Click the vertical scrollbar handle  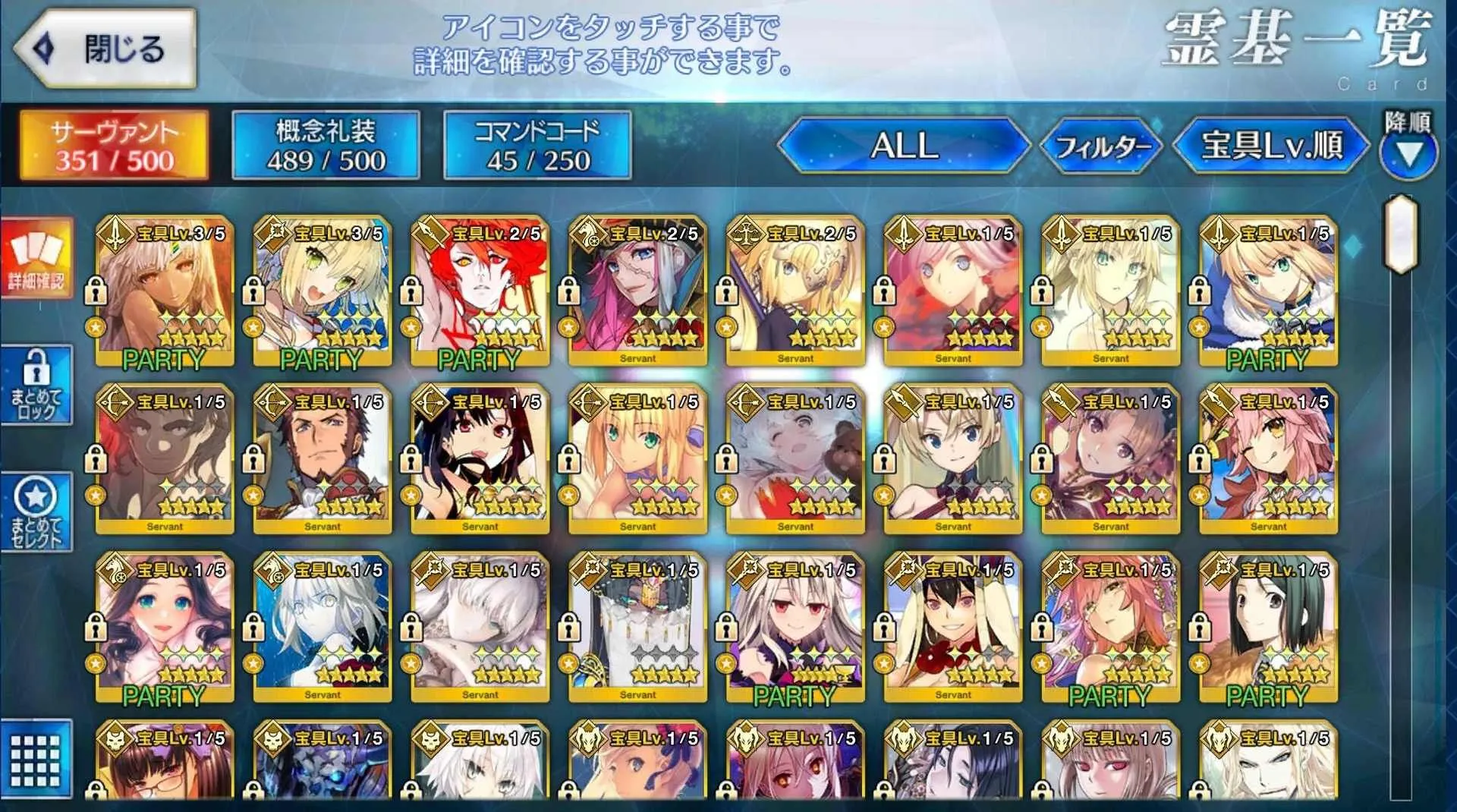1401,234
